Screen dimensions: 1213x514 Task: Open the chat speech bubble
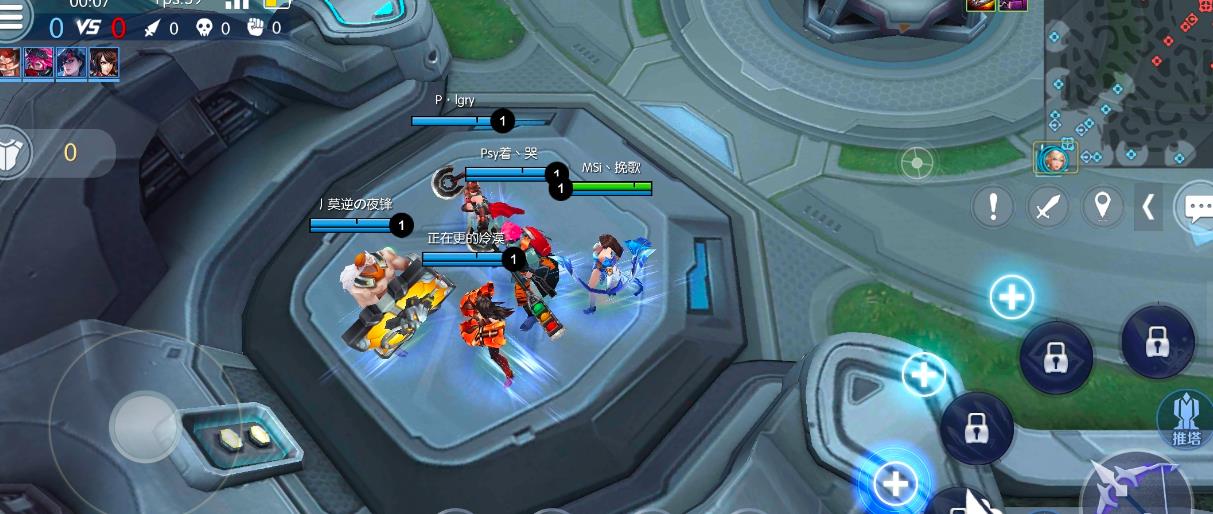point(1195,207)
